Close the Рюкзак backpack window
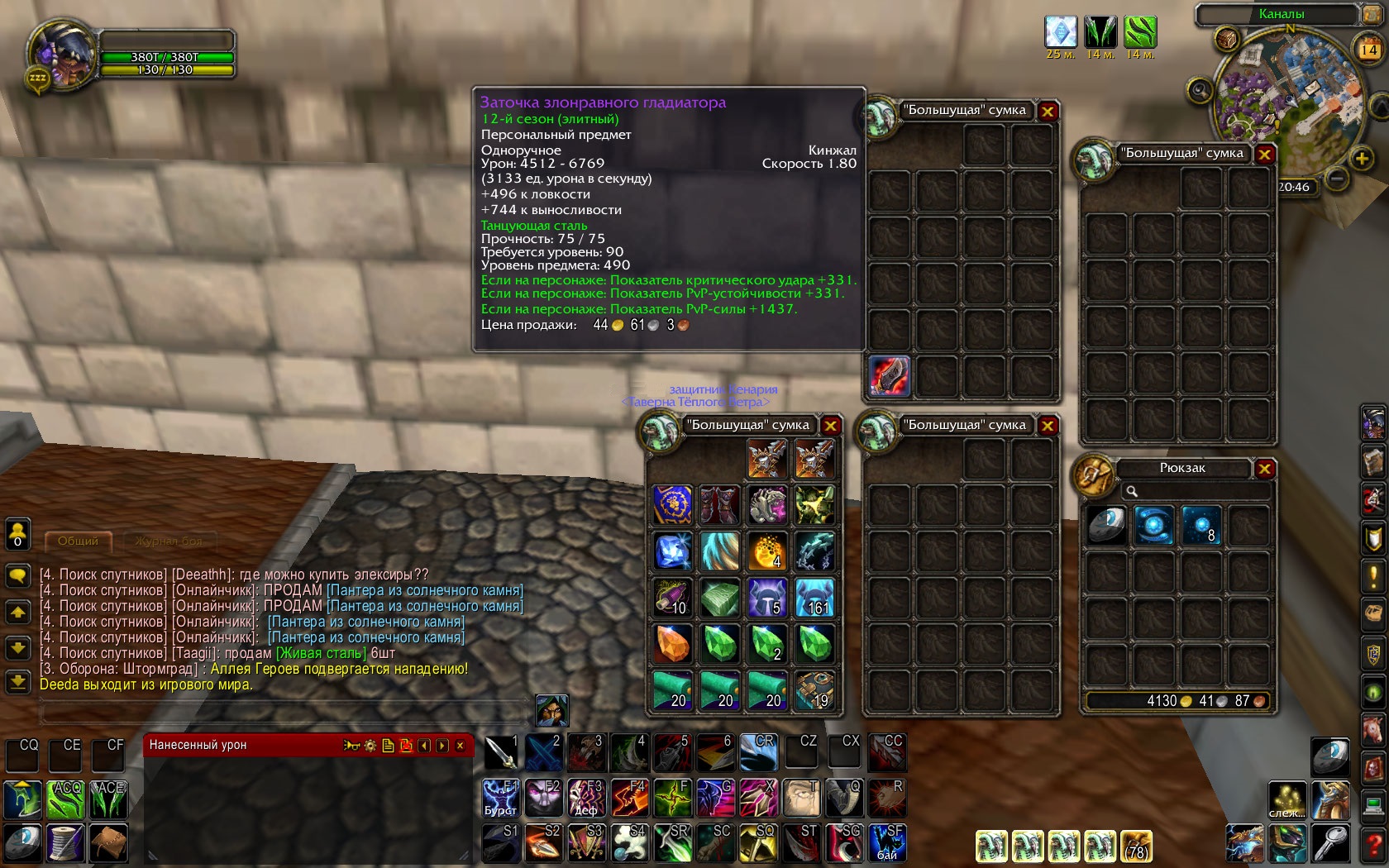Screen dimensions: 1389x868 pos(1264,470)
